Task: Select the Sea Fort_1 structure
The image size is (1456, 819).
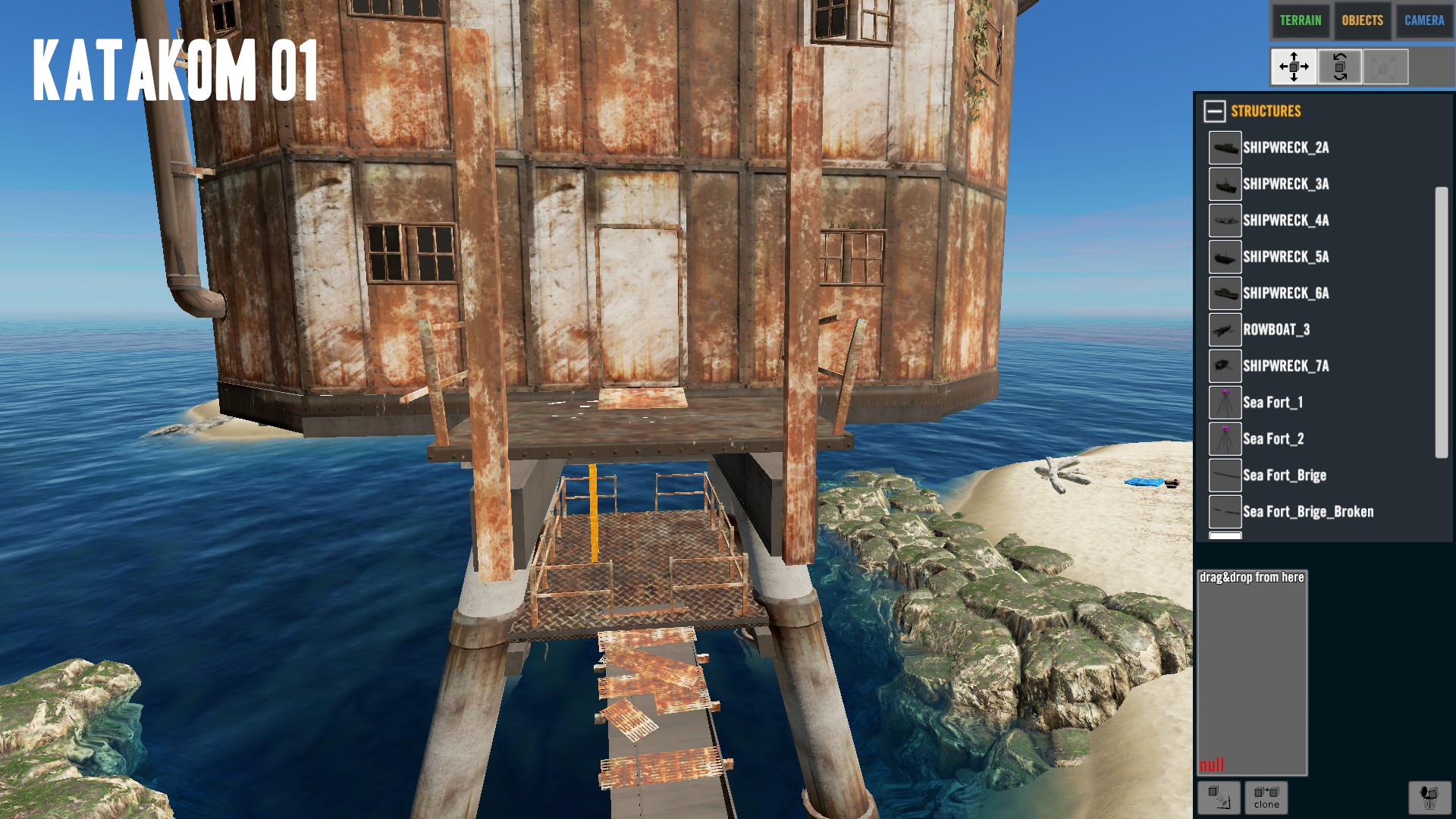Action: tap(1272, 403)
